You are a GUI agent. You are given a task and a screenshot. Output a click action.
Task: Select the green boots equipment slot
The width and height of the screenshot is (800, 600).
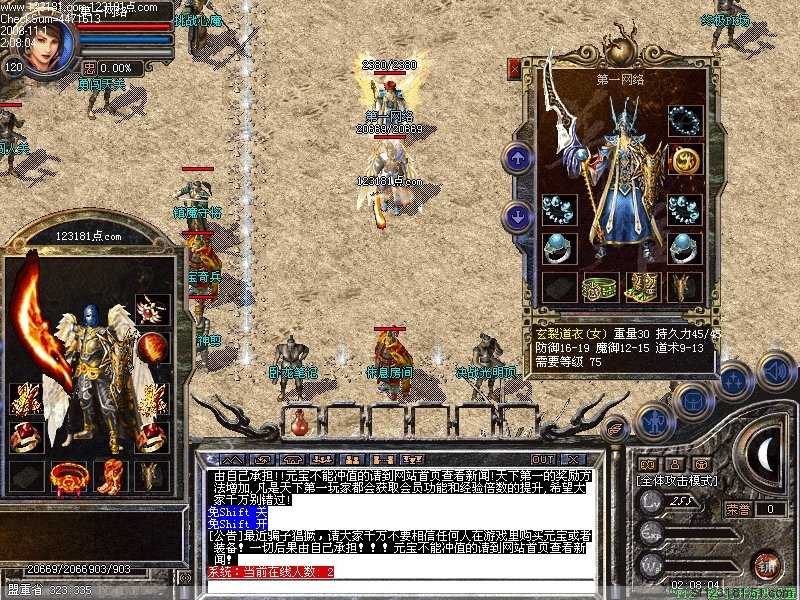click(641, 288)
